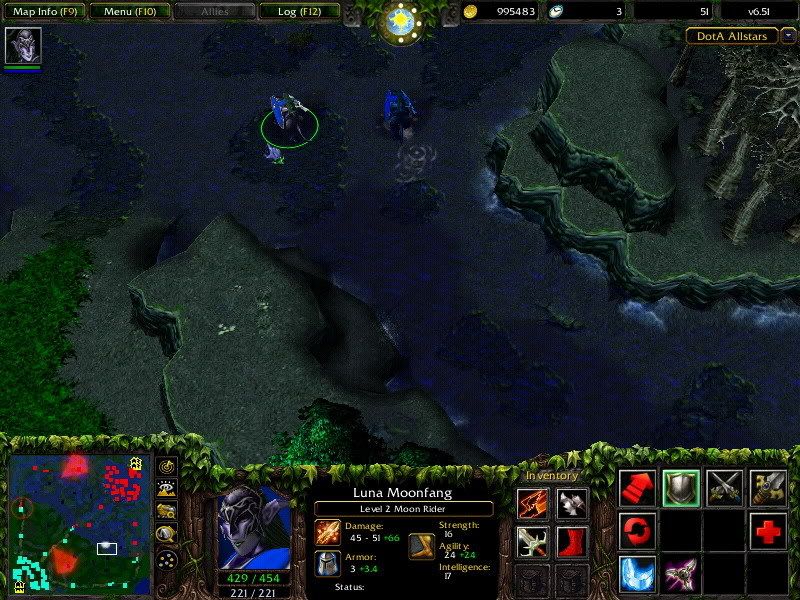The image size is (800, 600).
Task: Toggle the formation movement button
Action: (167, 558)
